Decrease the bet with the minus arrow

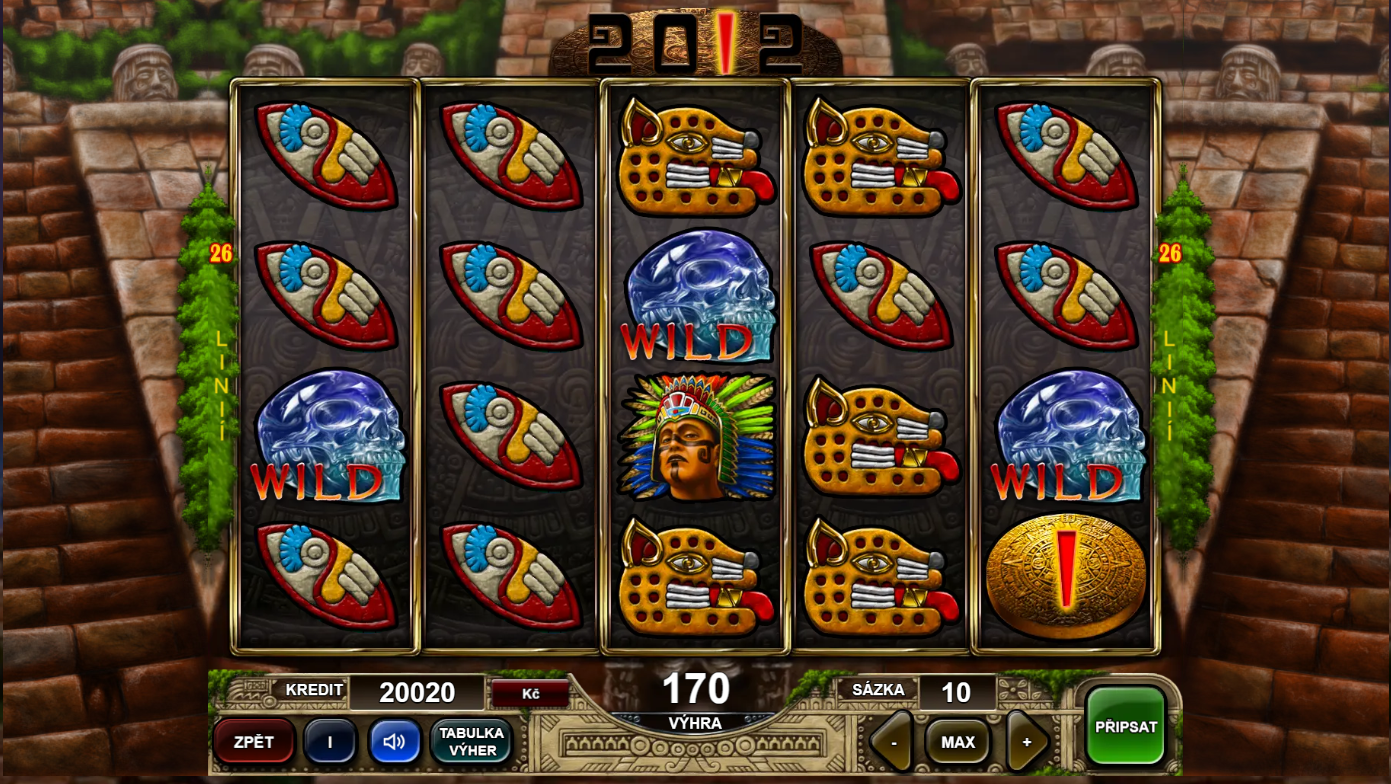point(892,742)
